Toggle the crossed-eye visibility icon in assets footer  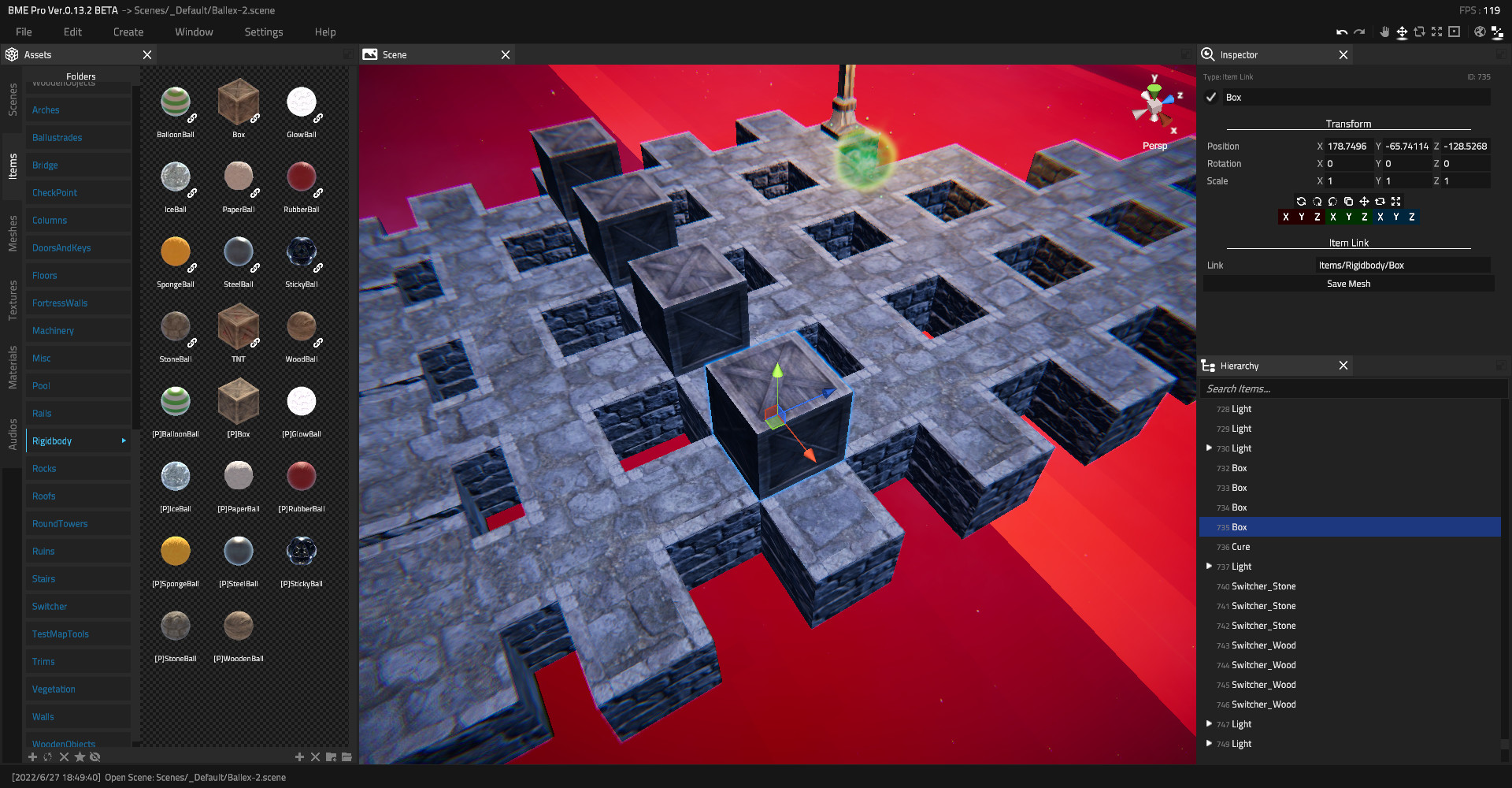[94, 756]
